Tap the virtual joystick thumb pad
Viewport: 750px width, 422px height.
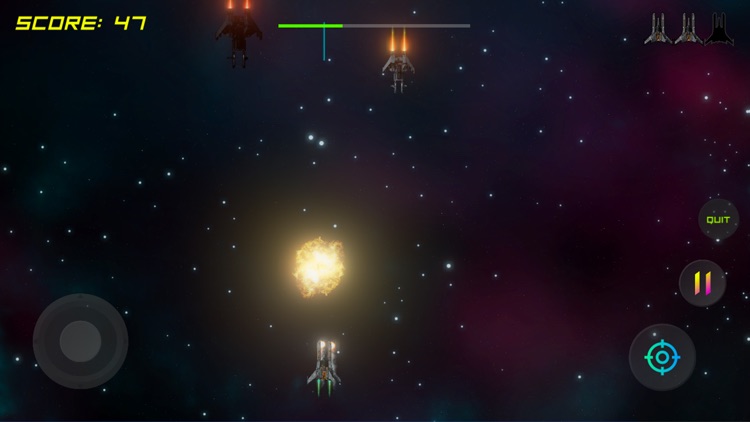click(x=80, y=341)
